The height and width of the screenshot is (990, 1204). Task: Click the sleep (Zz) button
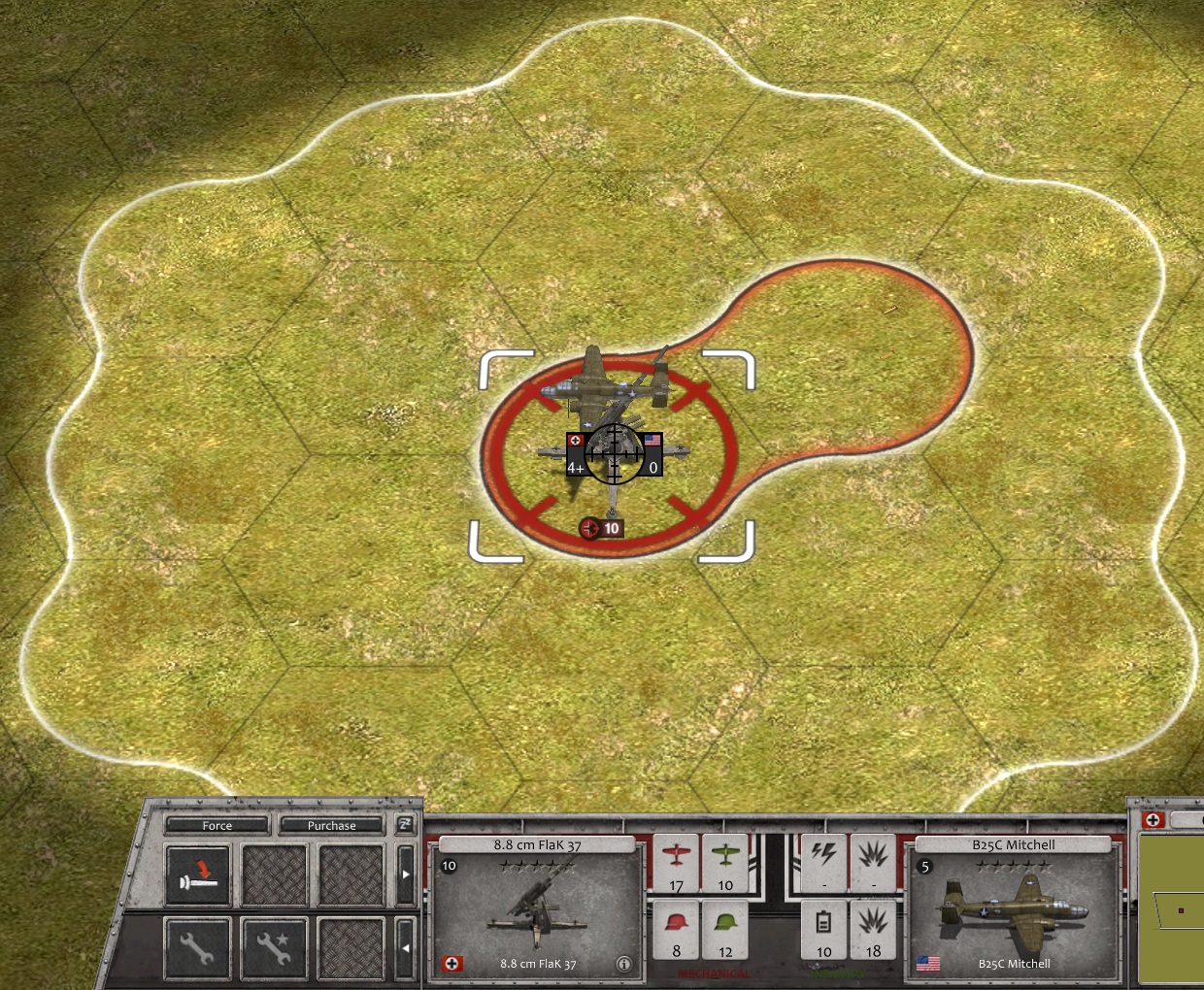point(405,825)
